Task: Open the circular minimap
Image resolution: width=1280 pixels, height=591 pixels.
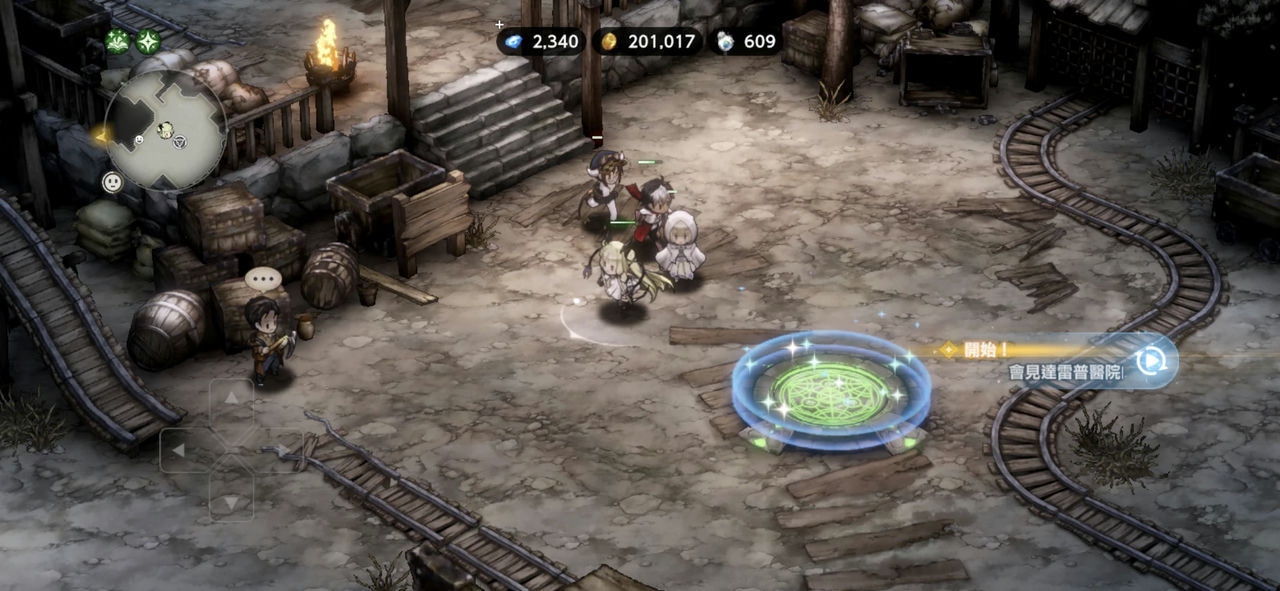Action: click(165, 130)
